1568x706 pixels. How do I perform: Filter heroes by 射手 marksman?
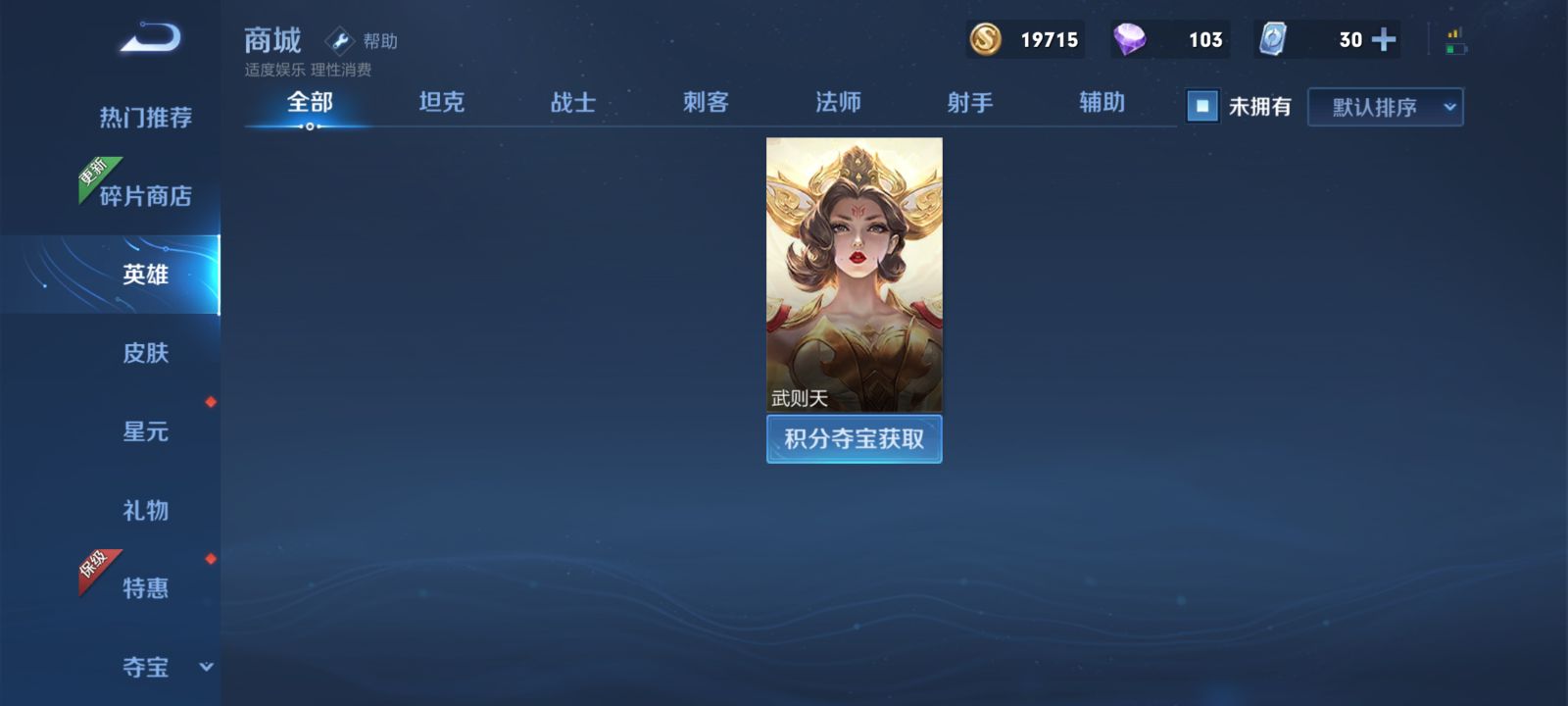point(970,102)
